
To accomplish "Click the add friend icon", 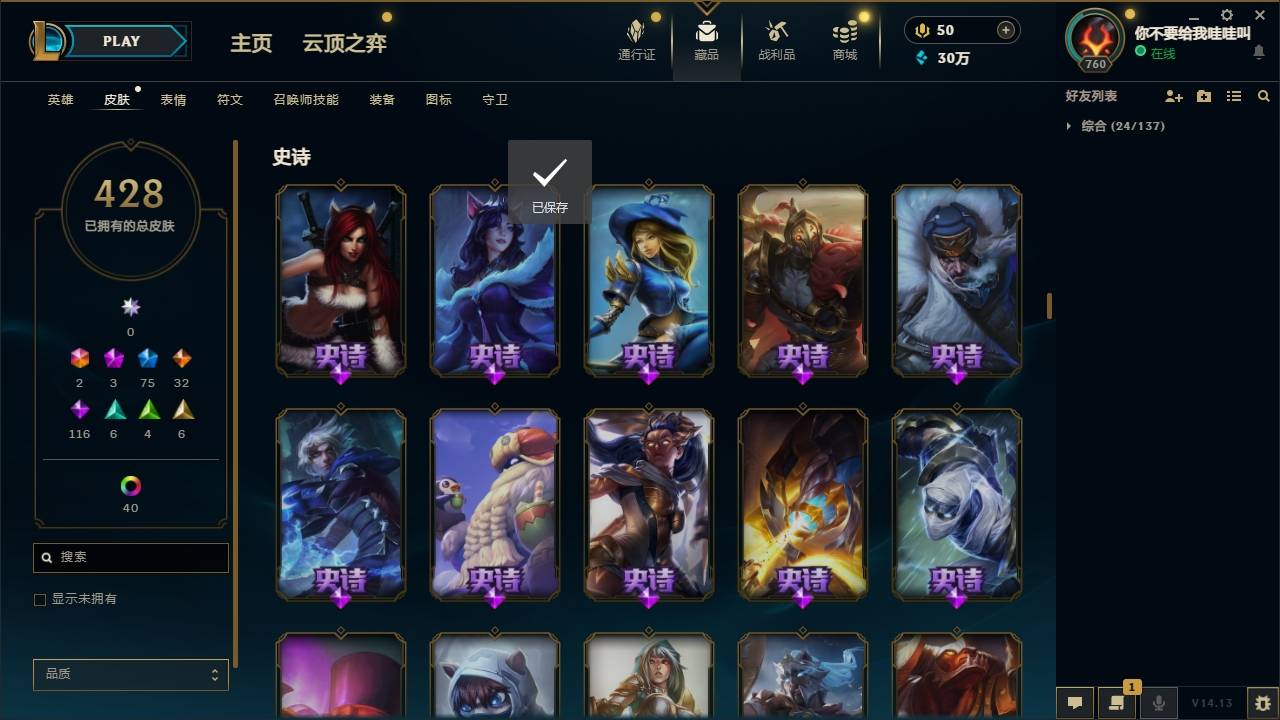I will click(1172, 96).
